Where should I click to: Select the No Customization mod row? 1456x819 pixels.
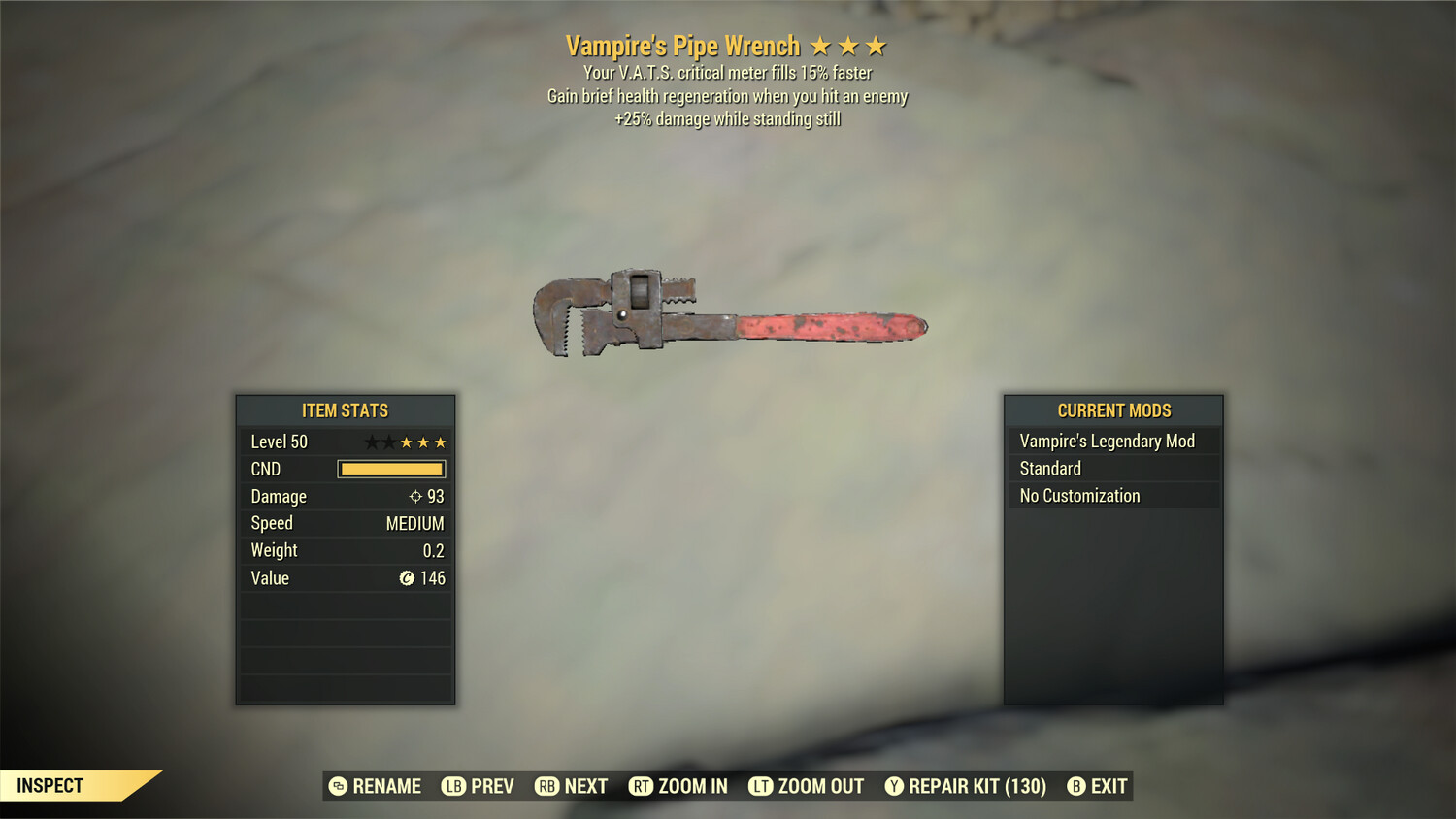coord(1113,496)
